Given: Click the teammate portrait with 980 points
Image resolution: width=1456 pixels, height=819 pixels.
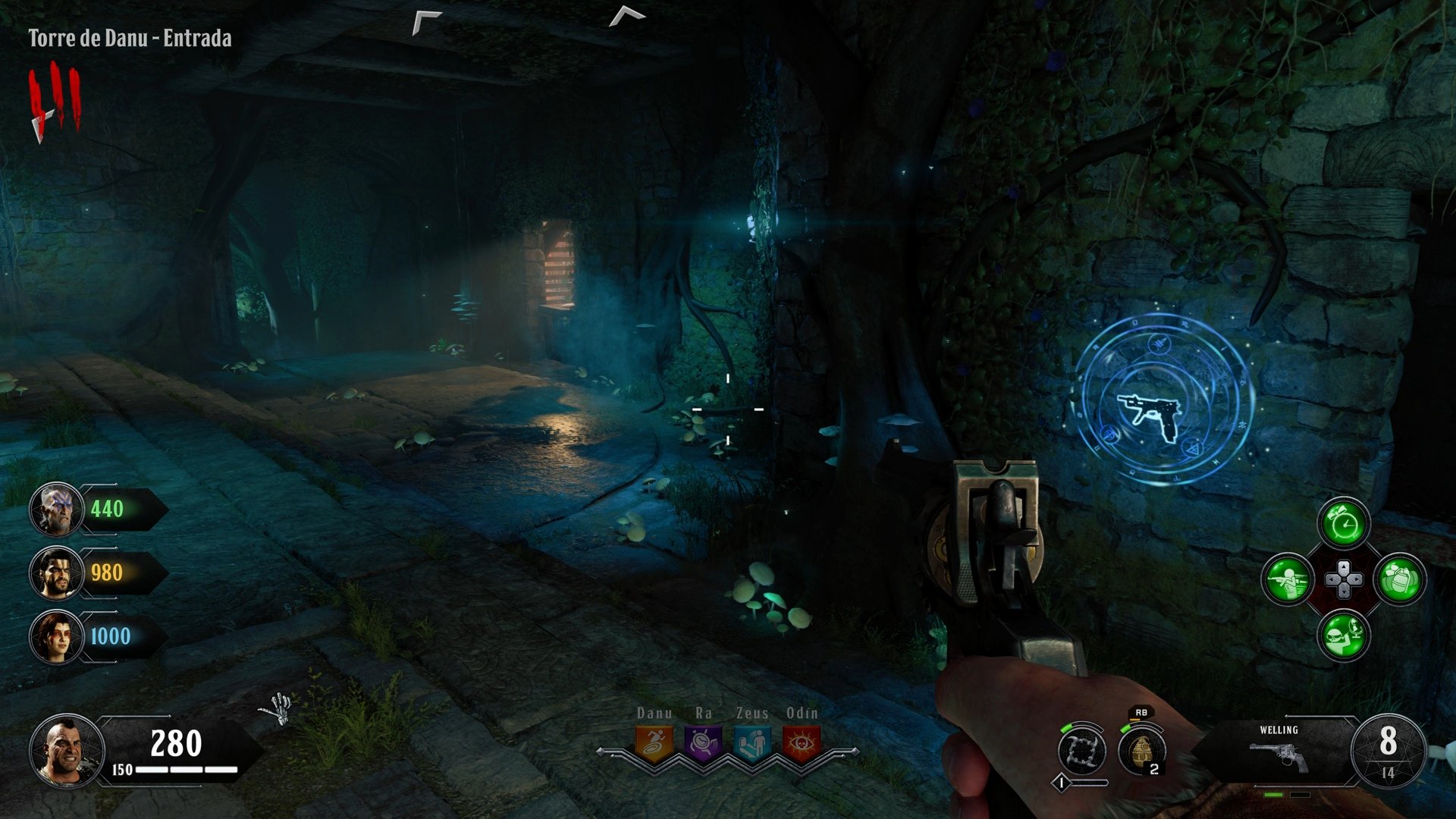Looking at the screenshot, I should click(x=56, y=573).
